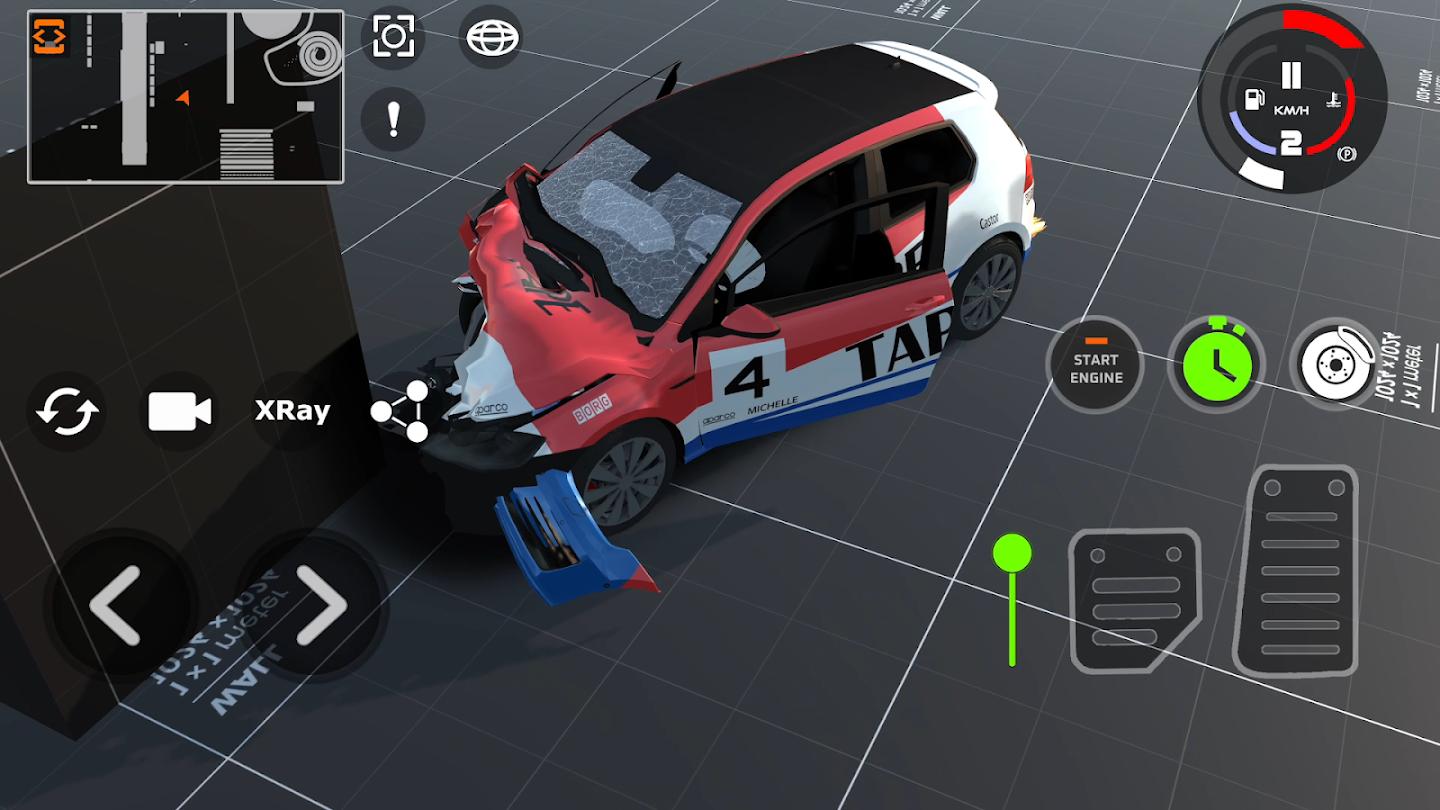Tap the fuel pump icon on the gauge
1440x810 pixels.
pyautogui.click(x=1253, y=98)
